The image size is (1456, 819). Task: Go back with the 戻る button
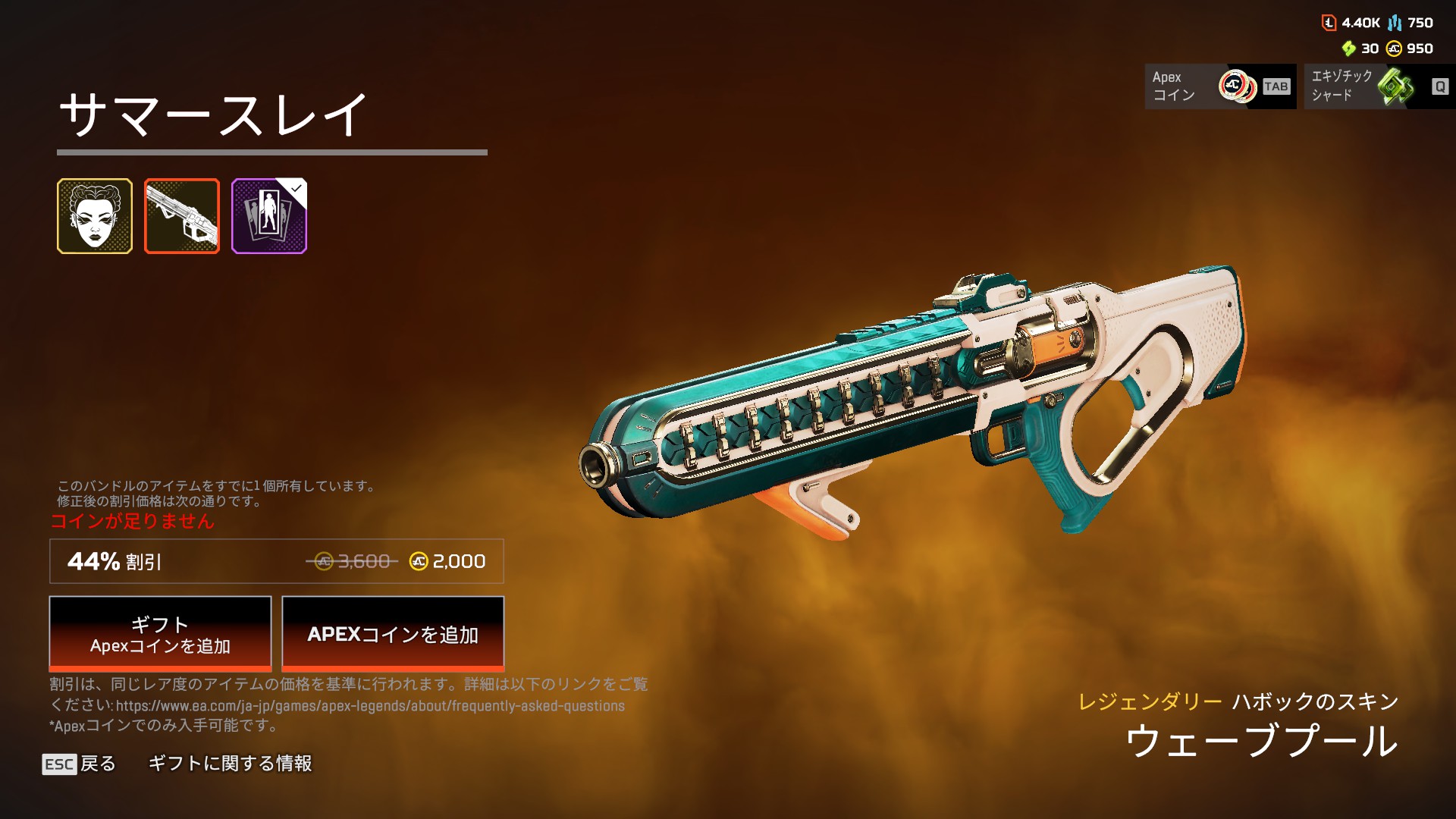click(80, 764)
